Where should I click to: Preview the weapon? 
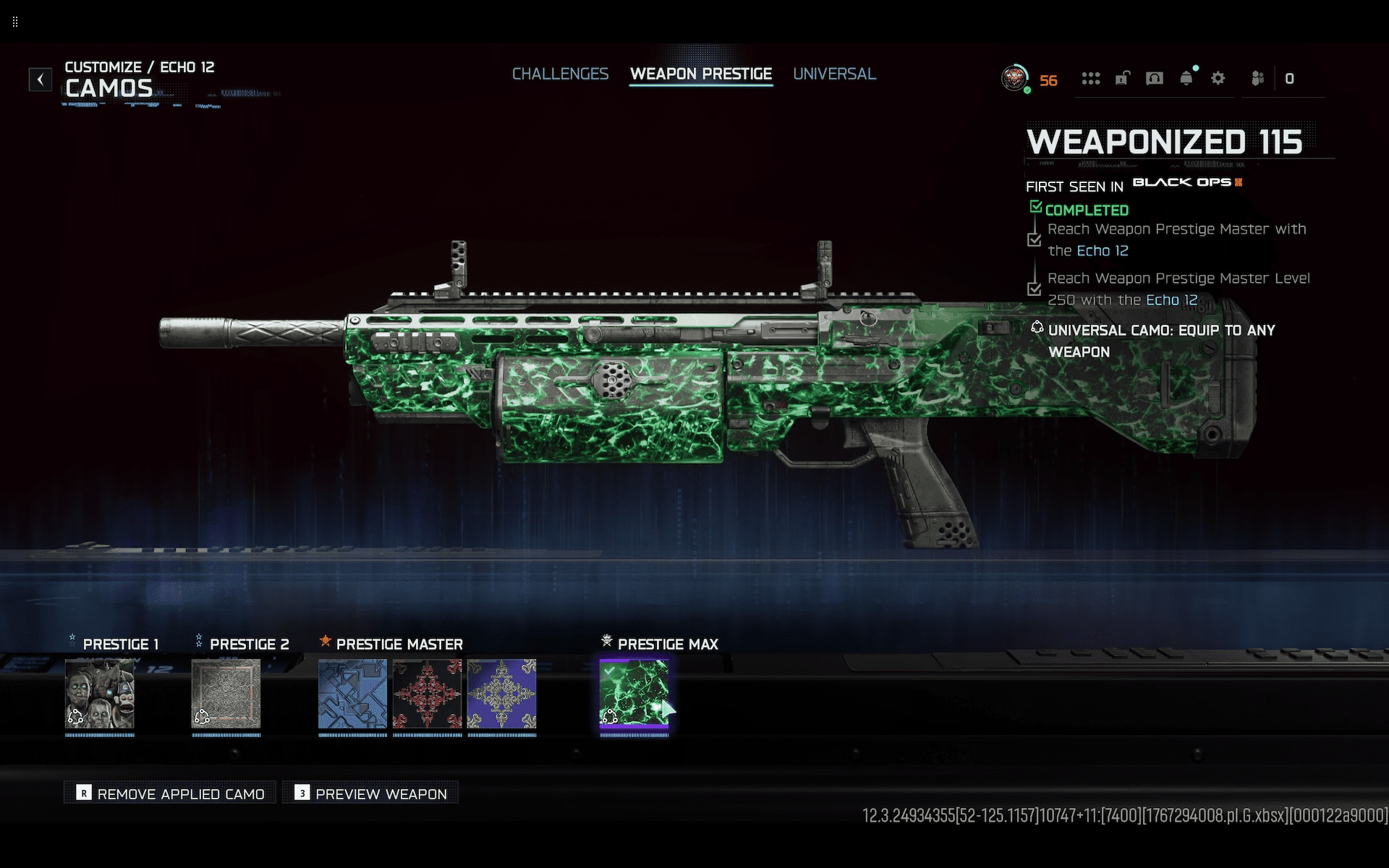pos(370,793)
